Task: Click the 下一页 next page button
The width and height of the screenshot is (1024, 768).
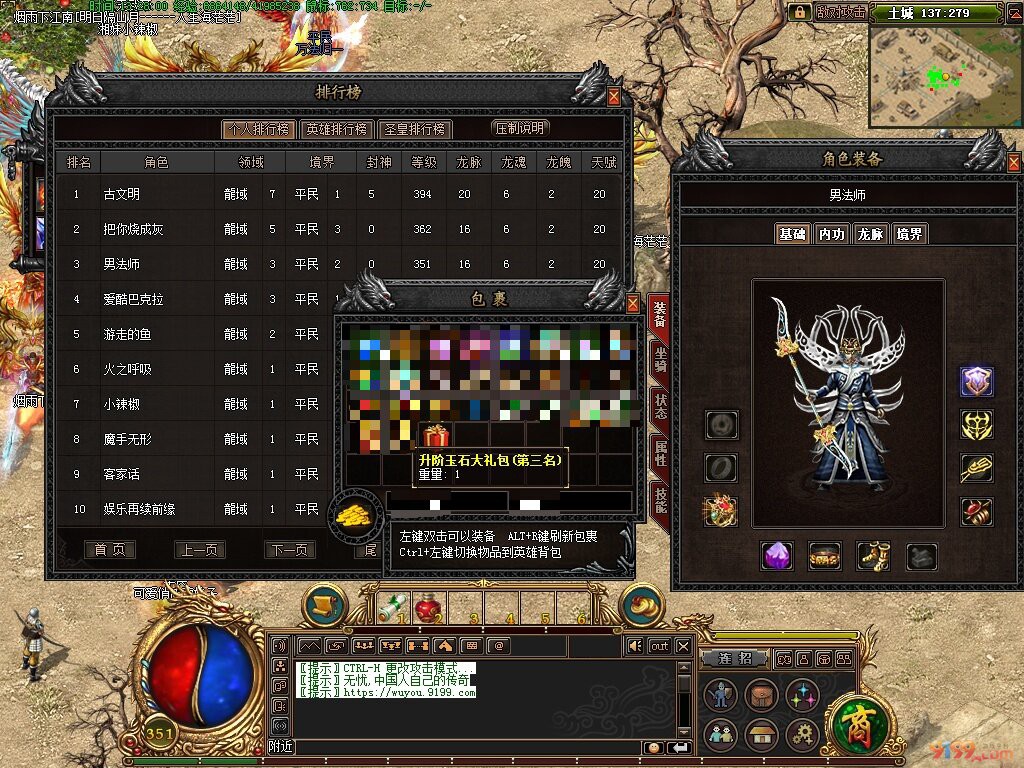Action: (290, 550)
